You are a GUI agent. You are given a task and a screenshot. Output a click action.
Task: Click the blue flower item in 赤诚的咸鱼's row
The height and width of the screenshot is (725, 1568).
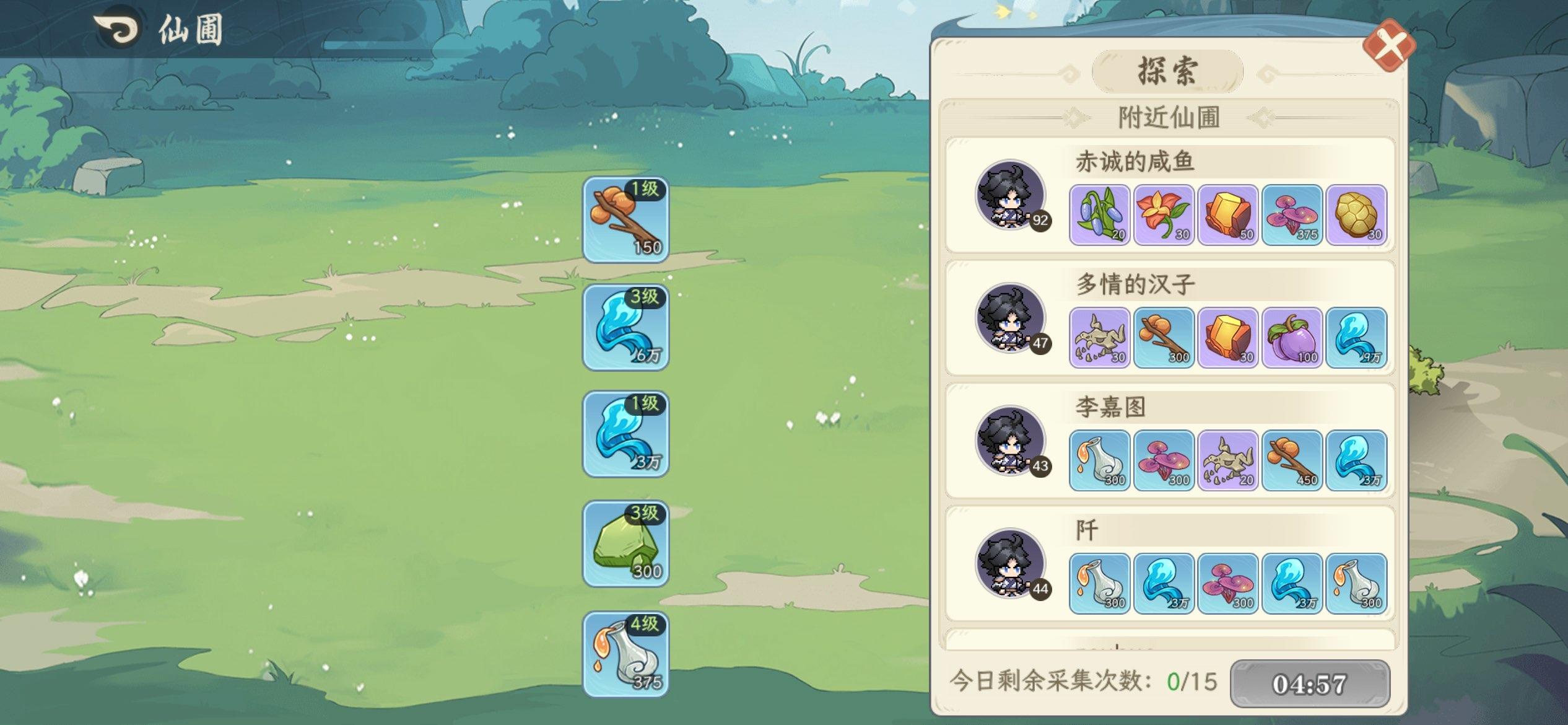1100,216
